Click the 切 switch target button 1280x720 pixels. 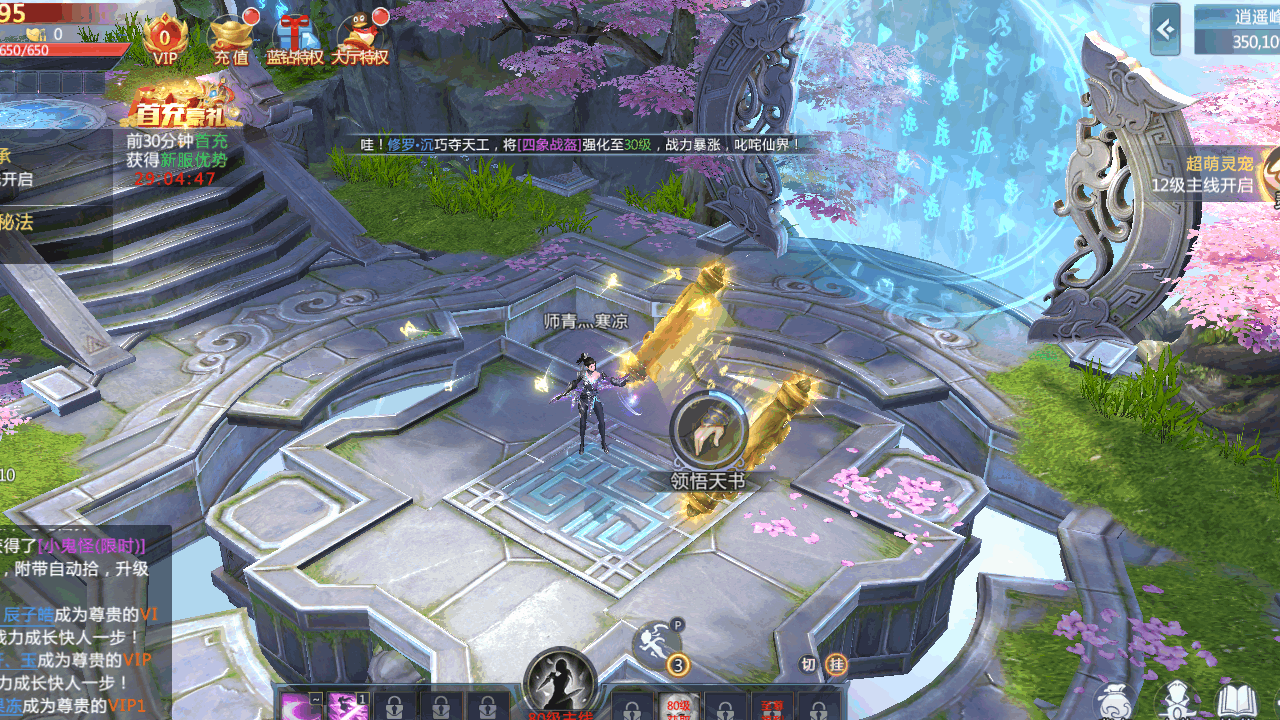[x=809, y=664]
